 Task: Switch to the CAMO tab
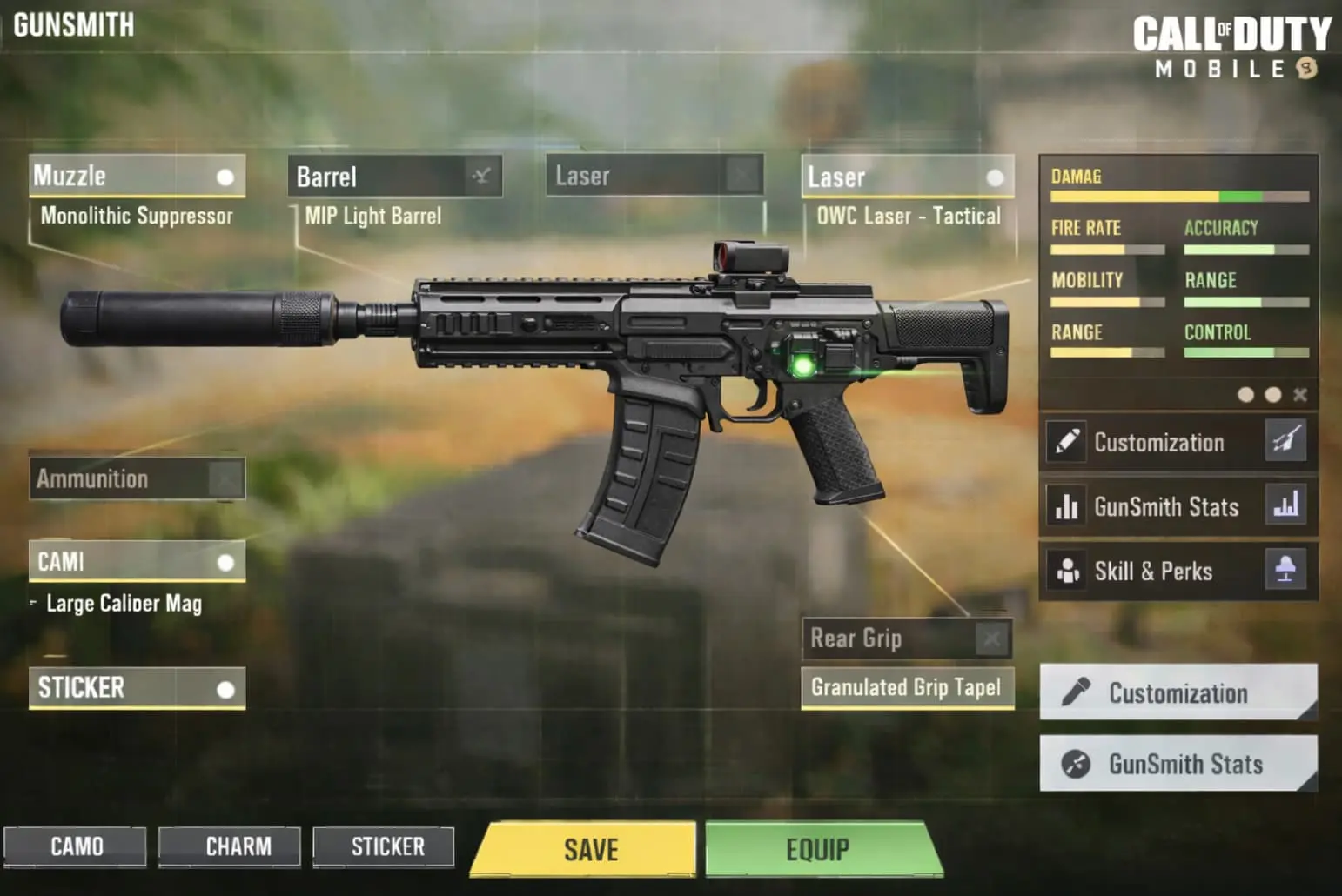(x=77, y=846)
